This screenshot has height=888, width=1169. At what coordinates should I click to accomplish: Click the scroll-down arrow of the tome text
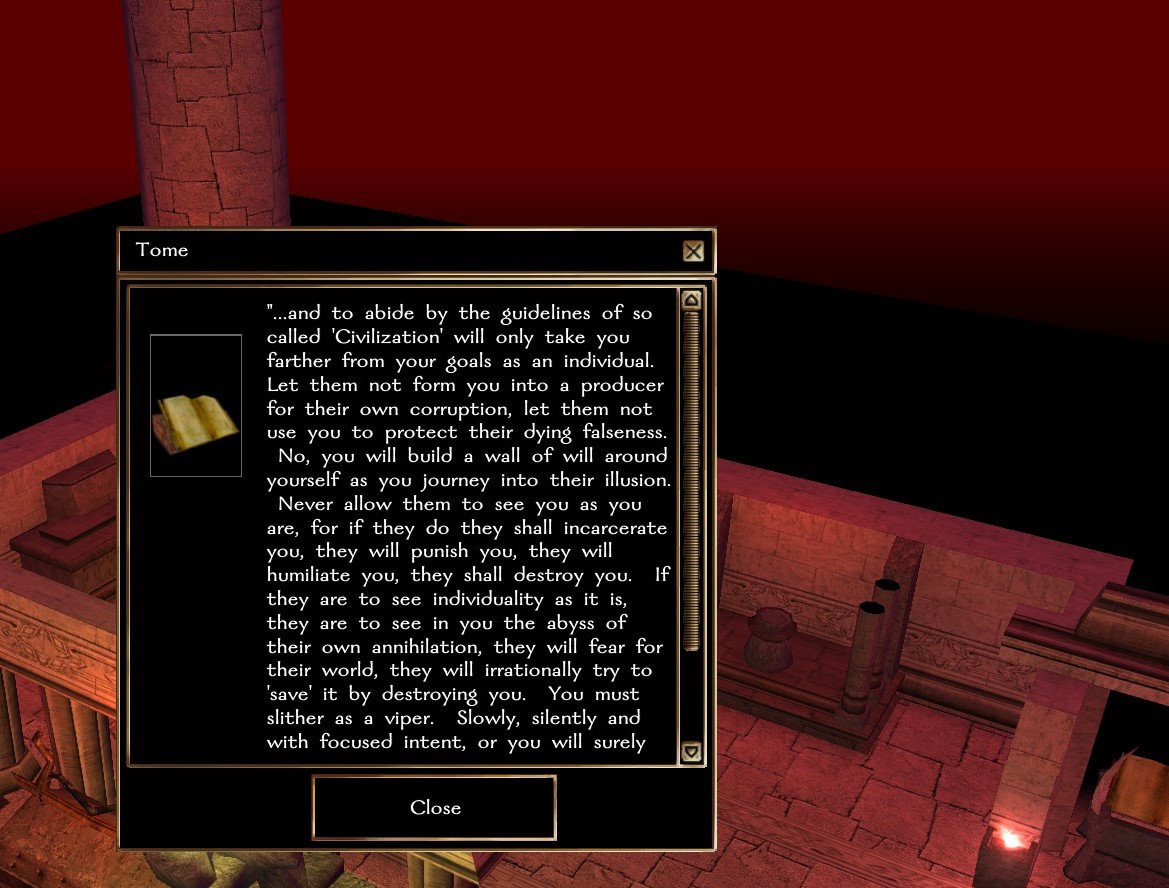pos(691,751)
